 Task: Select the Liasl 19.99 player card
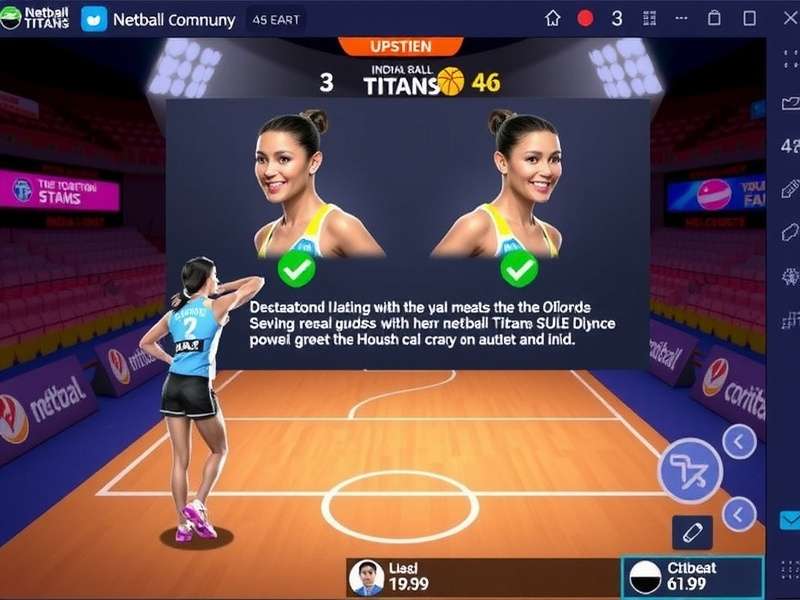point(400,578)
